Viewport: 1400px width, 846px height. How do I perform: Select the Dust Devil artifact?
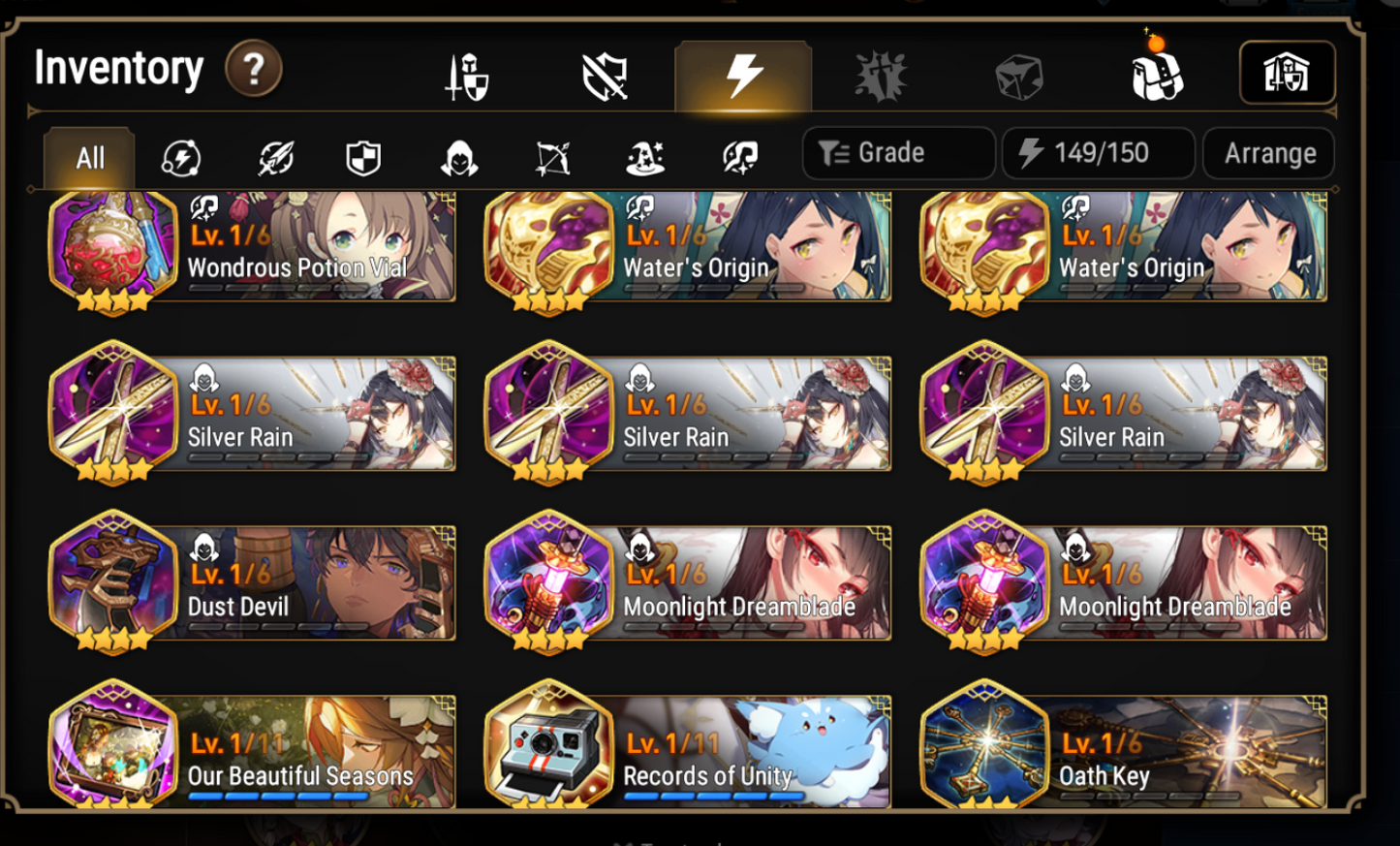[252, 582]
